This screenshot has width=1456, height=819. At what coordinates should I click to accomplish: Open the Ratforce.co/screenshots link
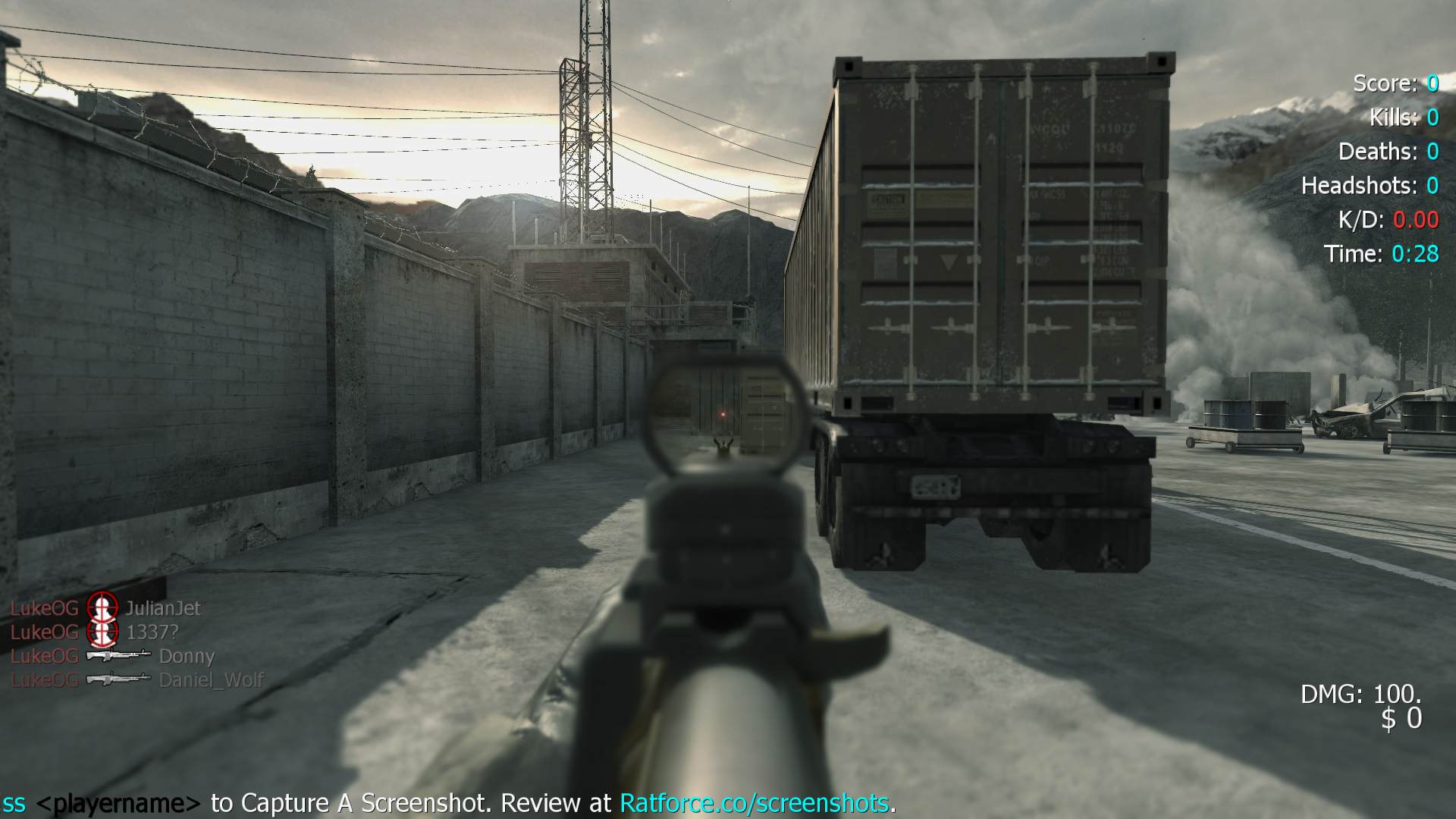click(x=754, y=802)
